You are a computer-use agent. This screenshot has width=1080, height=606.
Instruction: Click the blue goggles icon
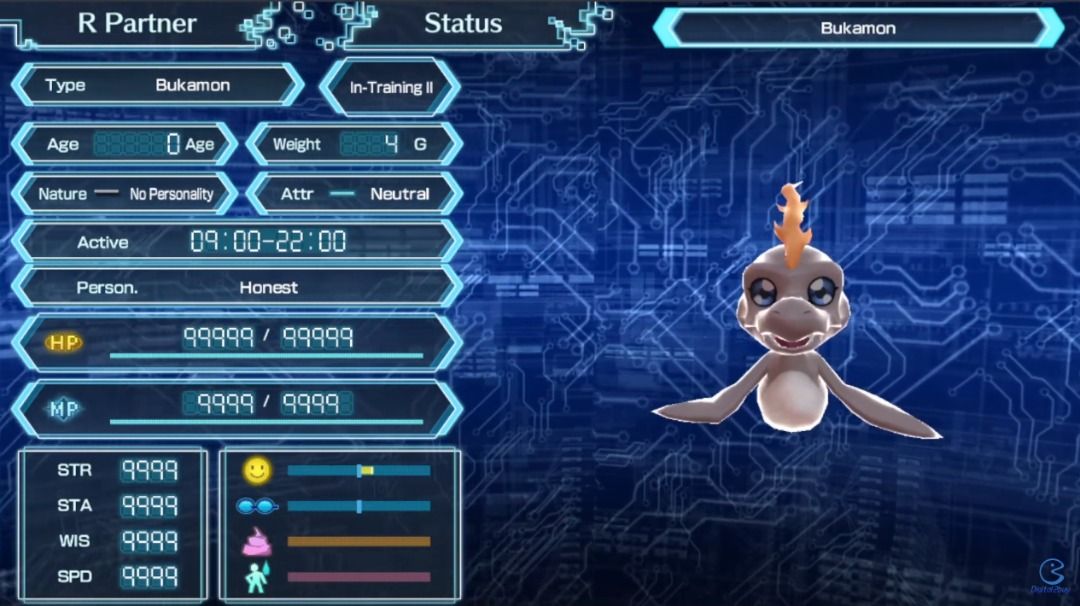(257, 506)
